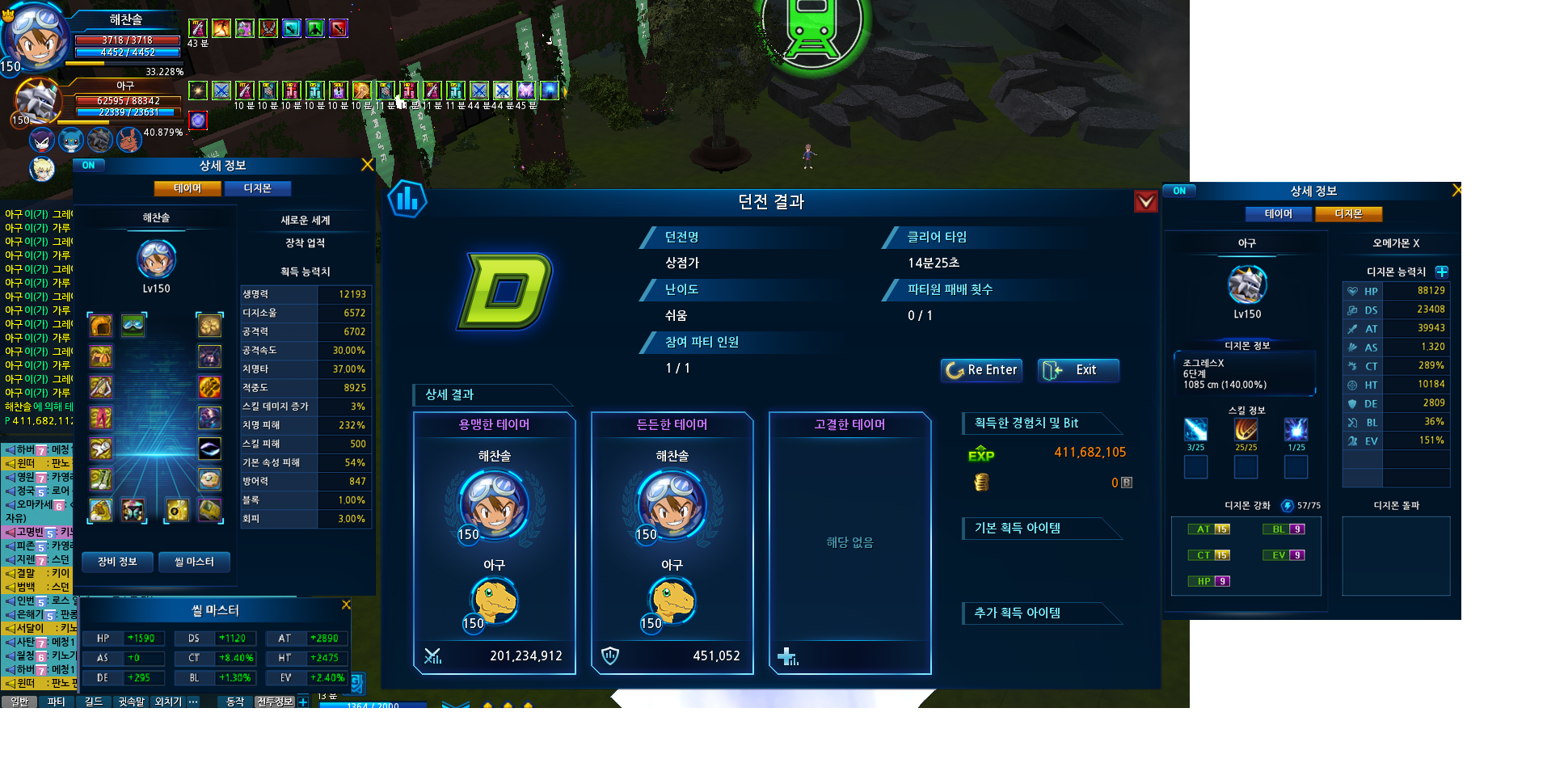This screenshot has width=1547, height=784.
Task: Select 테이머 tab in 아구's detail panel
Action: (x=1278, y=214)
